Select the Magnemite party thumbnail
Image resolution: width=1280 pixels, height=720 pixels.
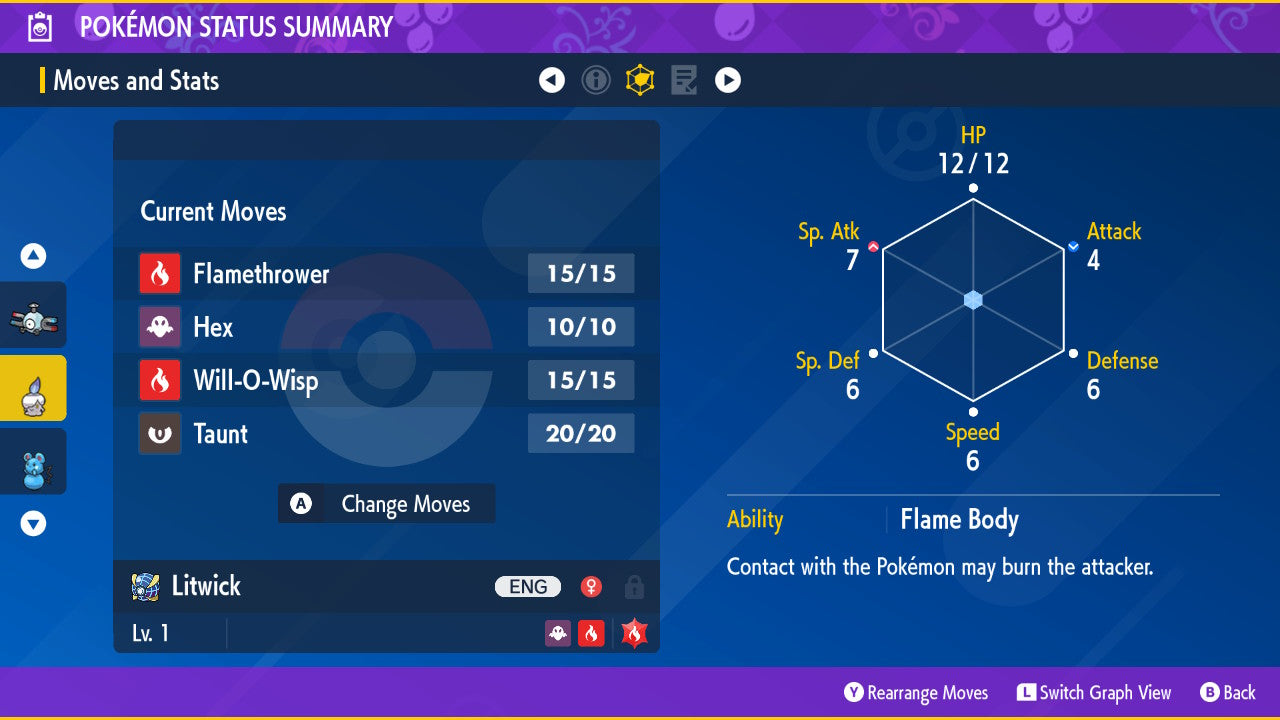(x=33, y=316)
